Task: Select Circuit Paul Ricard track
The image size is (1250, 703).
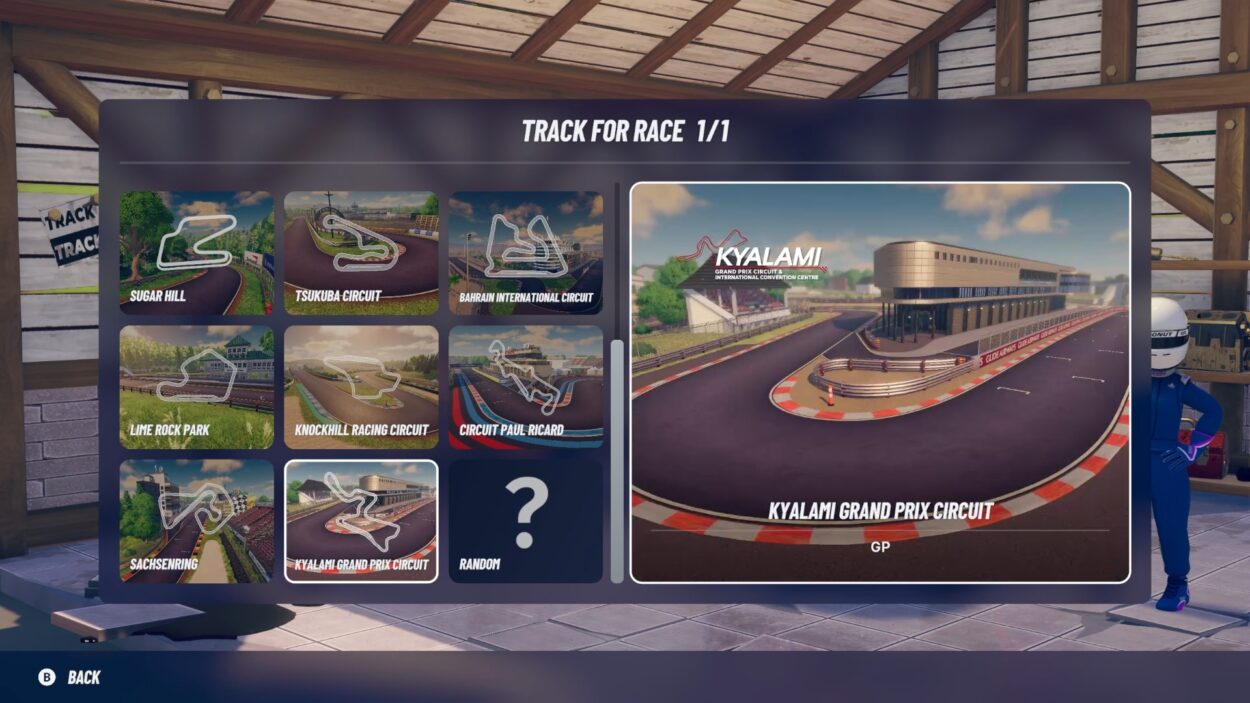Action: coord(526,387)
